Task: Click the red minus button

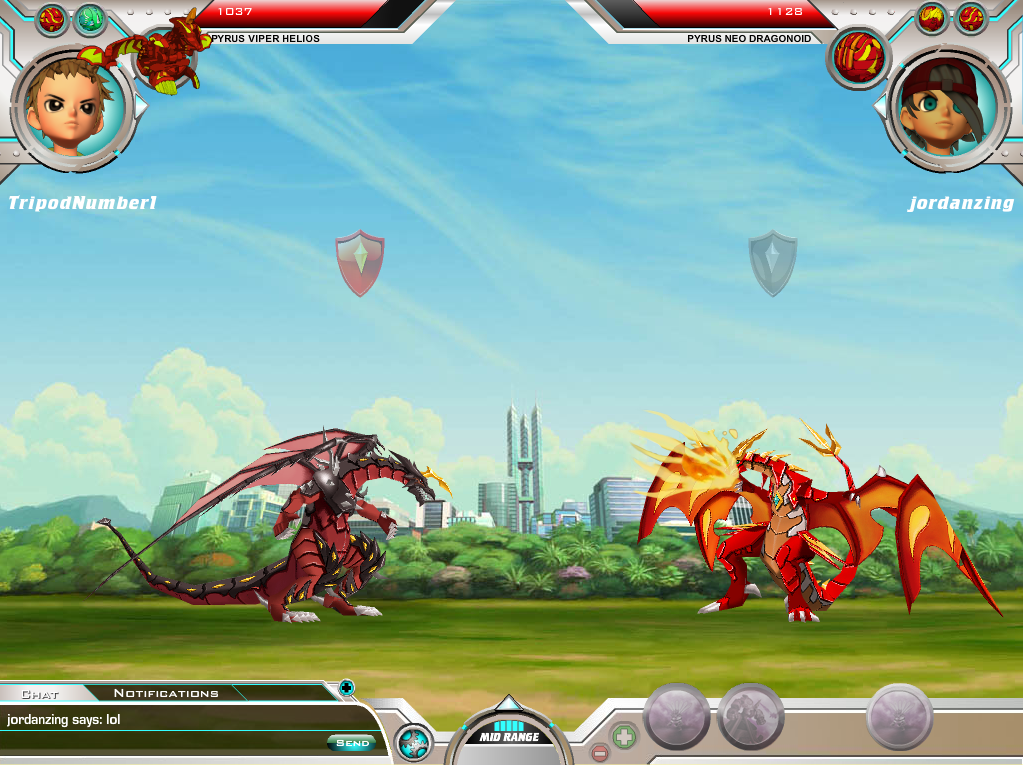Action: pos(599,753)
